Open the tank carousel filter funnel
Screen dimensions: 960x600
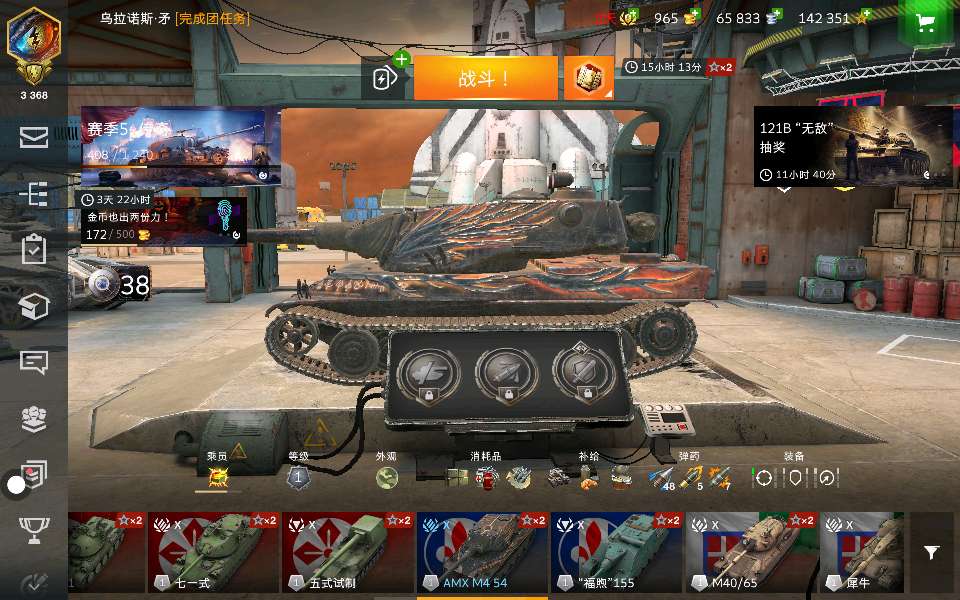coord(932,552)
